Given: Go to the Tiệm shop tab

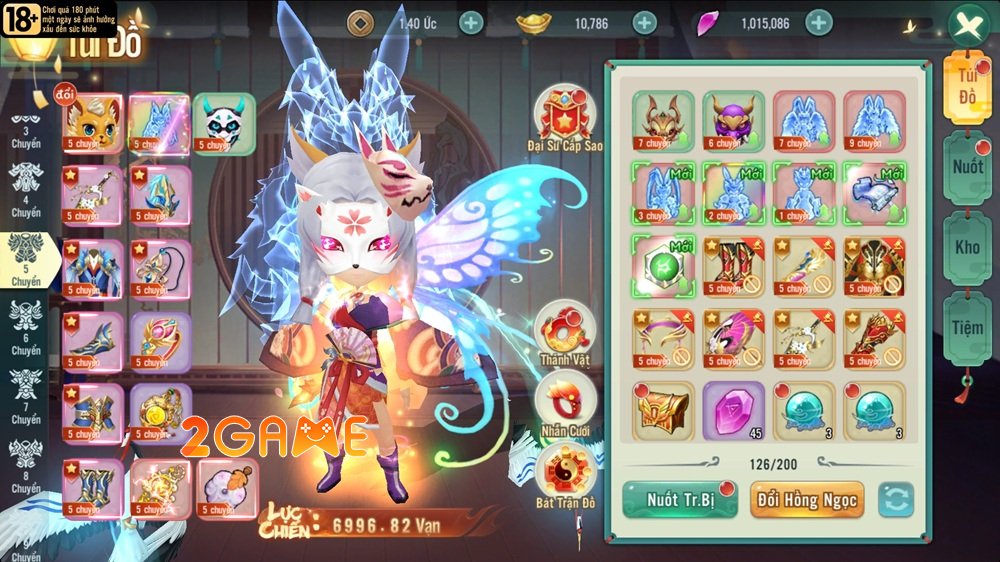Looking at the screenshot, I should tap(967, 327).
